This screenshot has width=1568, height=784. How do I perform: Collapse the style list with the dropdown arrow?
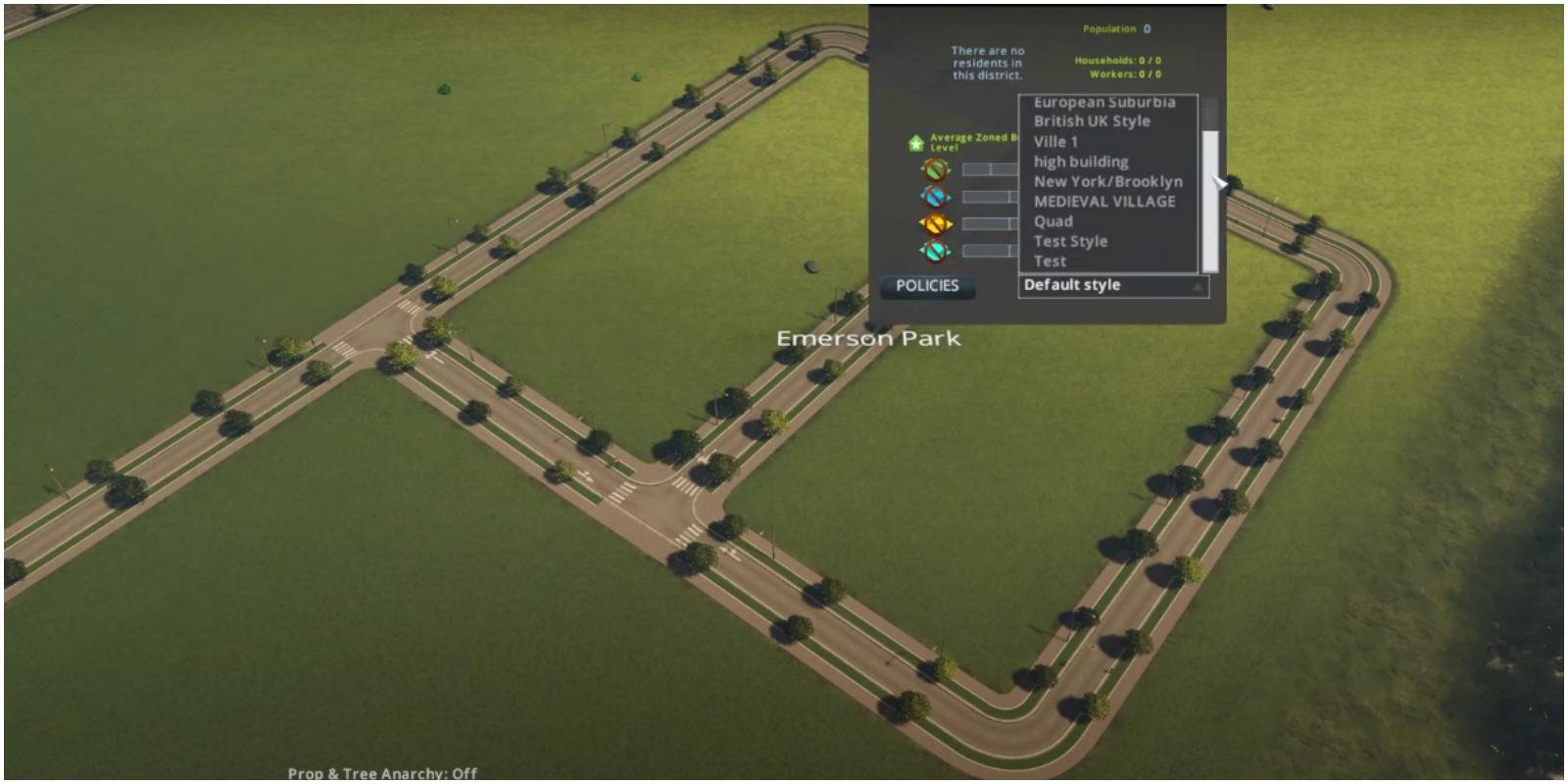1198,287
